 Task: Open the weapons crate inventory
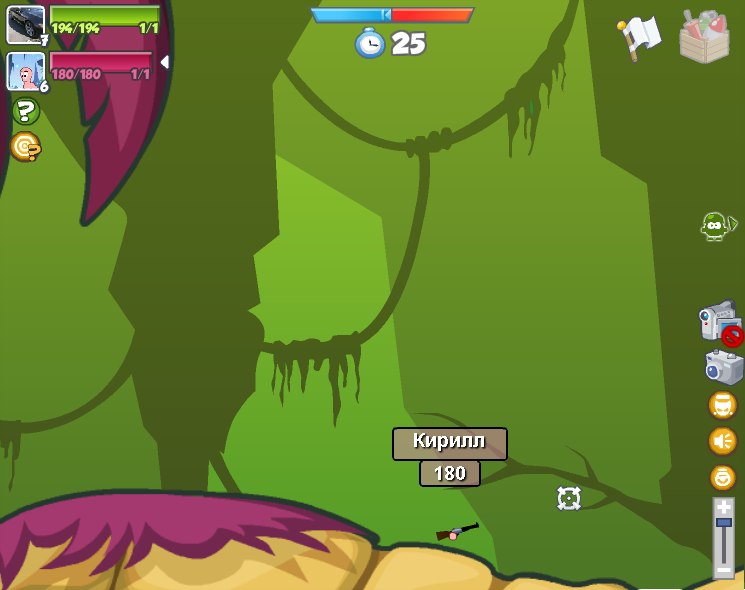point(704,37)
